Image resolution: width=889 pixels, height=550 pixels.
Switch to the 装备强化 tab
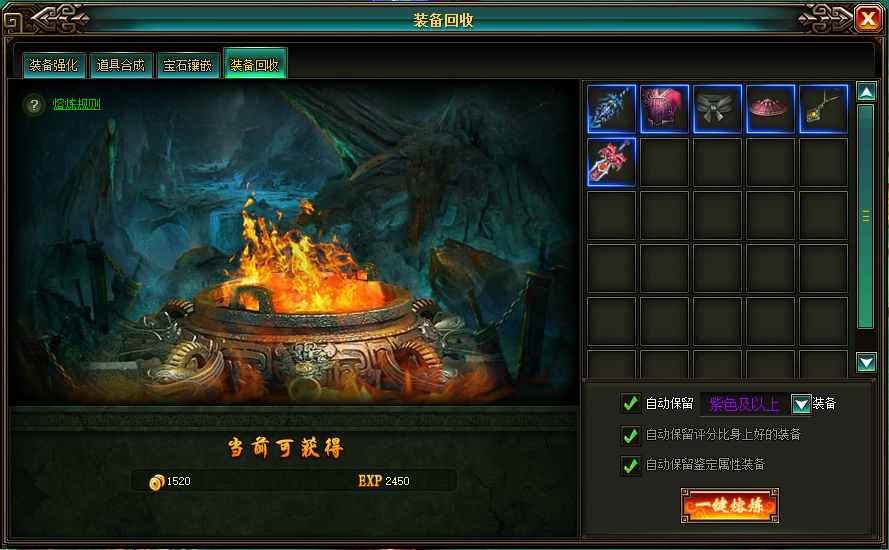[54, 66]
